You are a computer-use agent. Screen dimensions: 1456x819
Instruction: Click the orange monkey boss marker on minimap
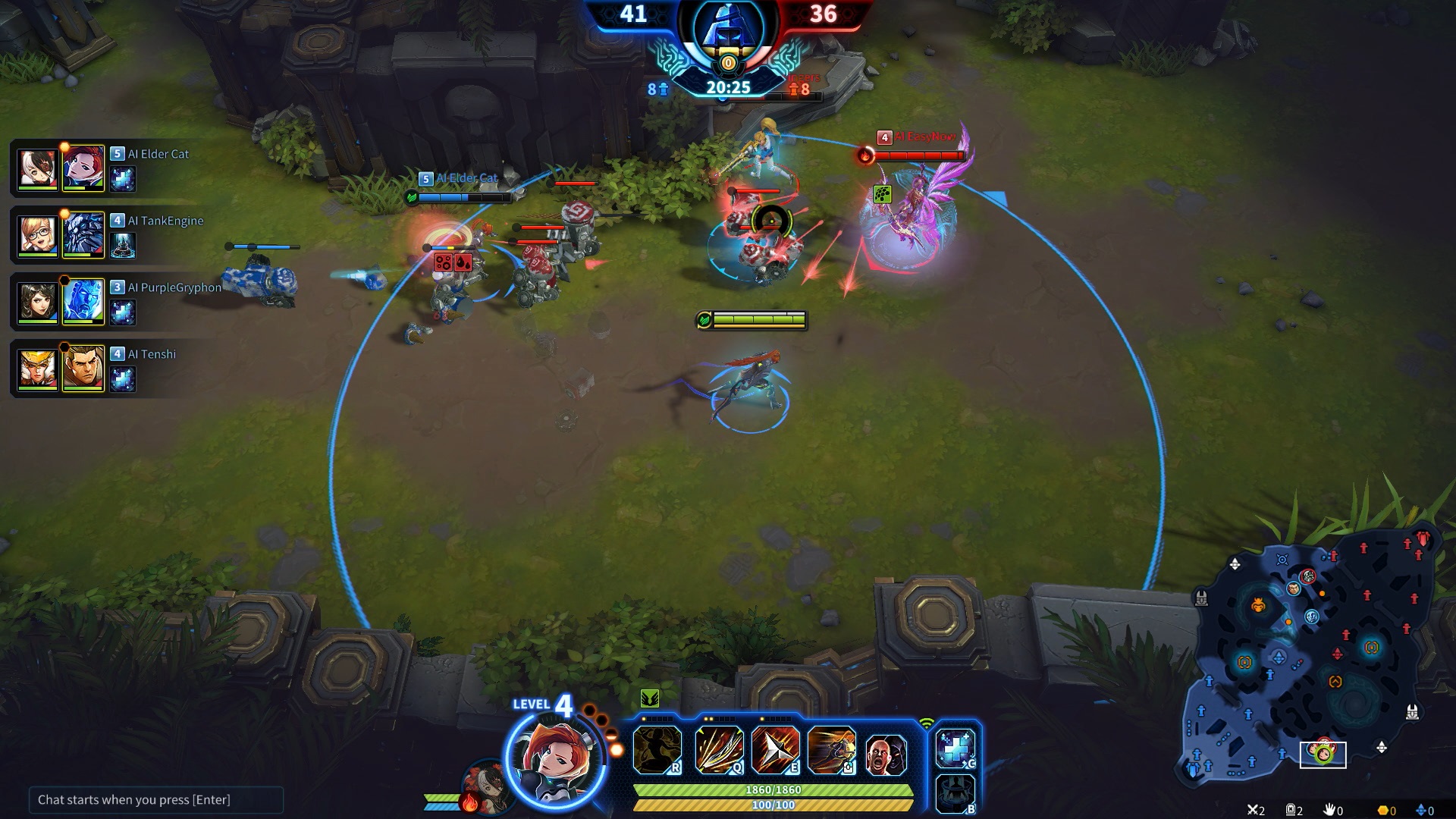pyautogui.click(x=1258, y=605)
